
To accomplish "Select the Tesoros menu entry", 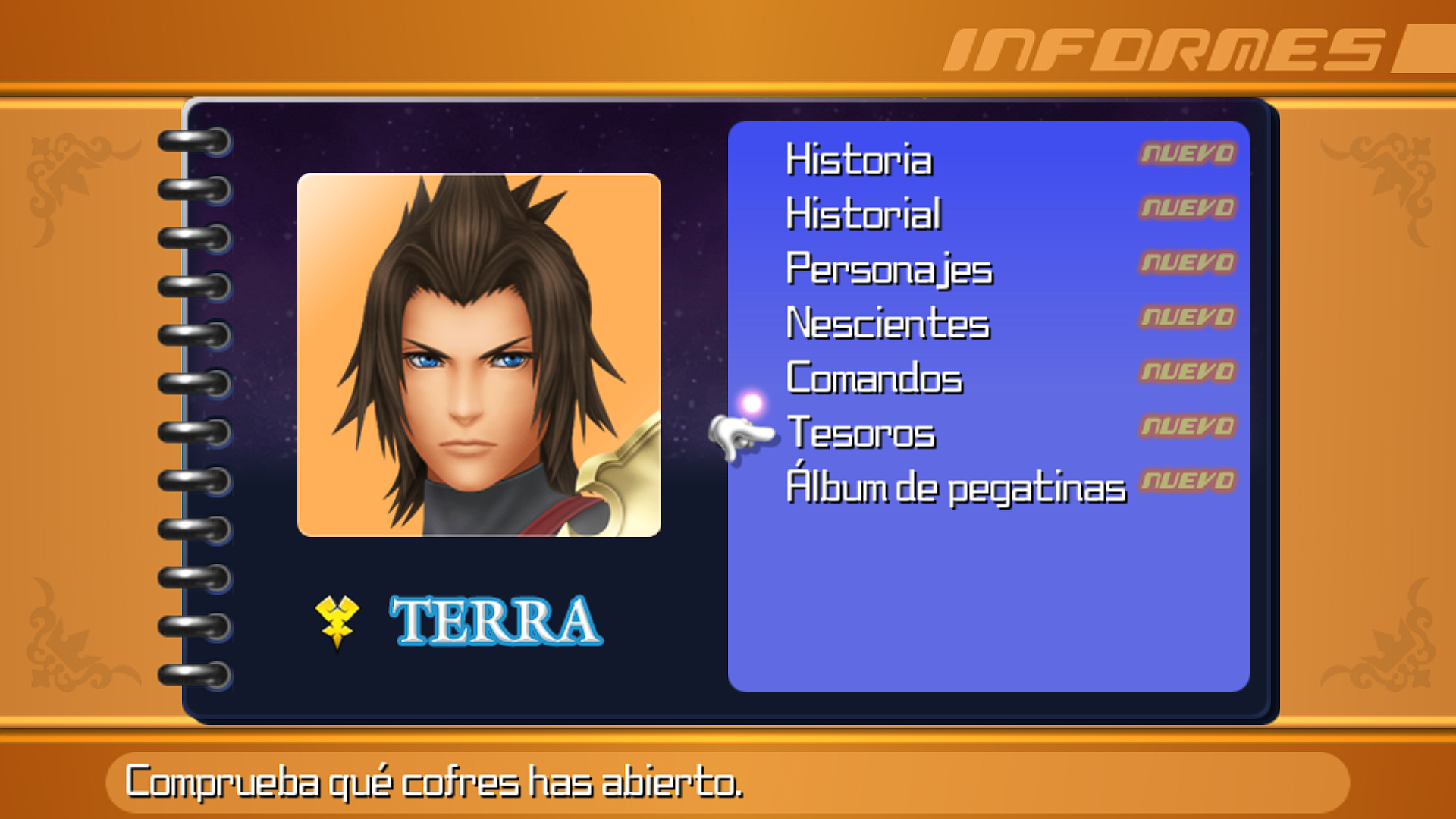I will [x=861, y=434].
